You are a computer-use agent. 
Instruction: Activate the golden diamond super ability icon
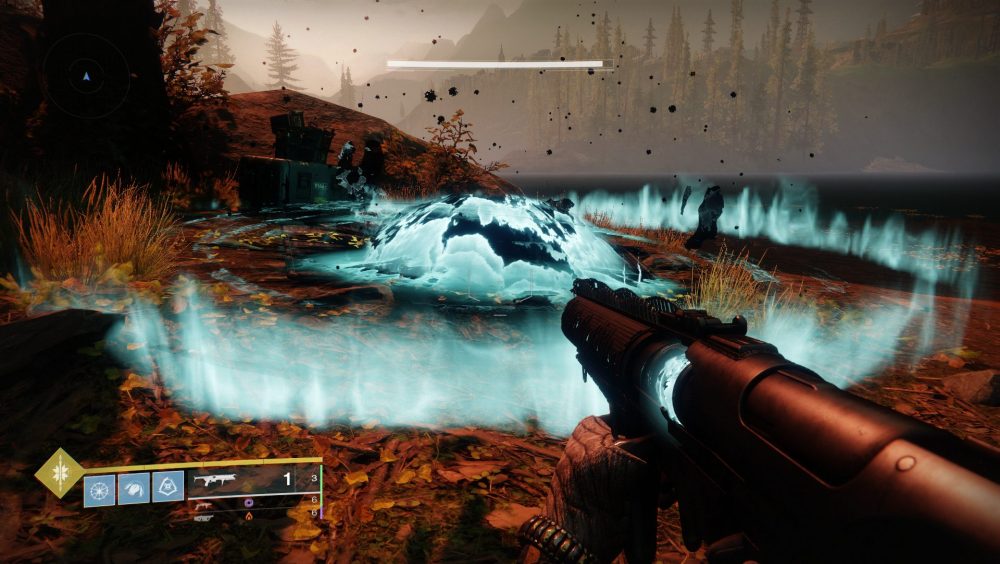click(x=59, y=473)
